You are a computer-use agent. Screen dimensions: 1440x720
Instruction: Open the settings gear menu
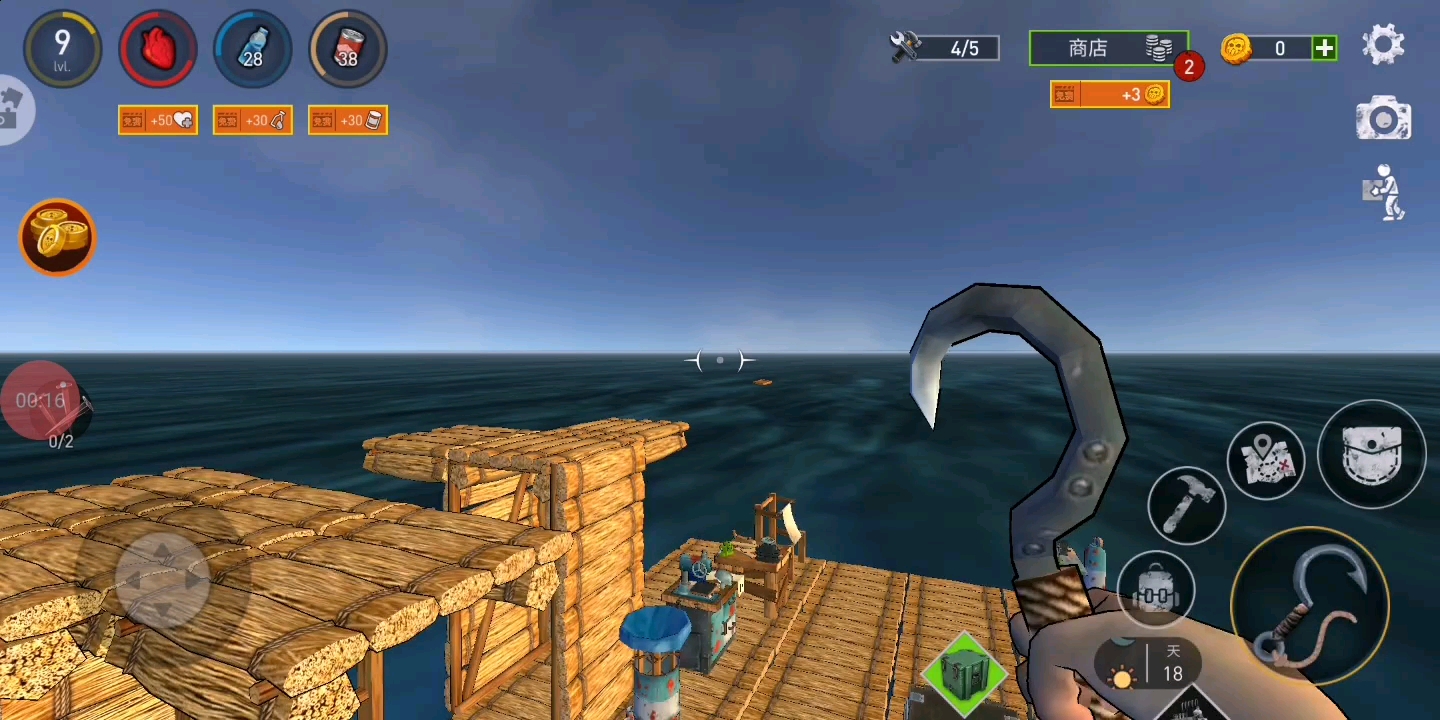[x=1383, y=46]
